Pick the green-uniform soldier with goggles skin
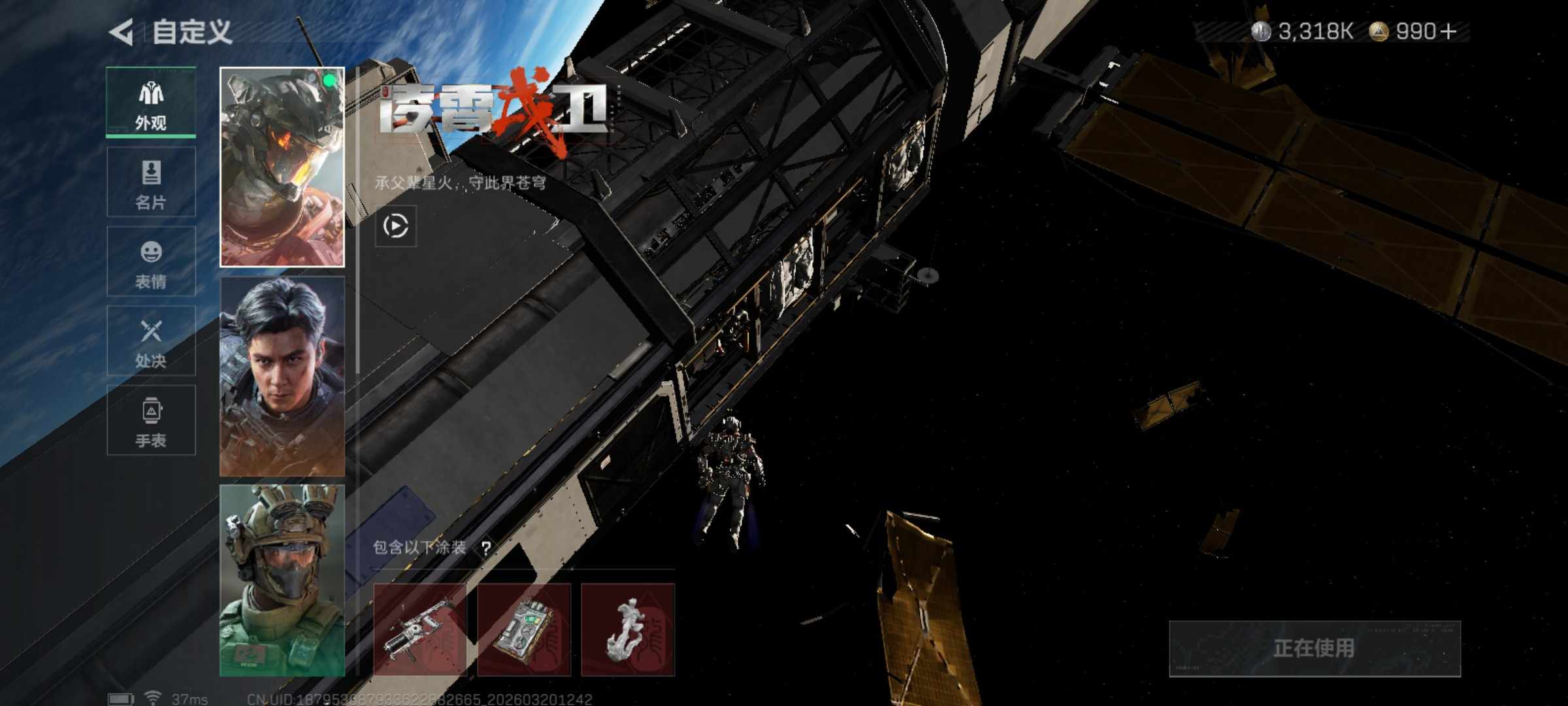The image size is (1568, 706). point(282,580)
